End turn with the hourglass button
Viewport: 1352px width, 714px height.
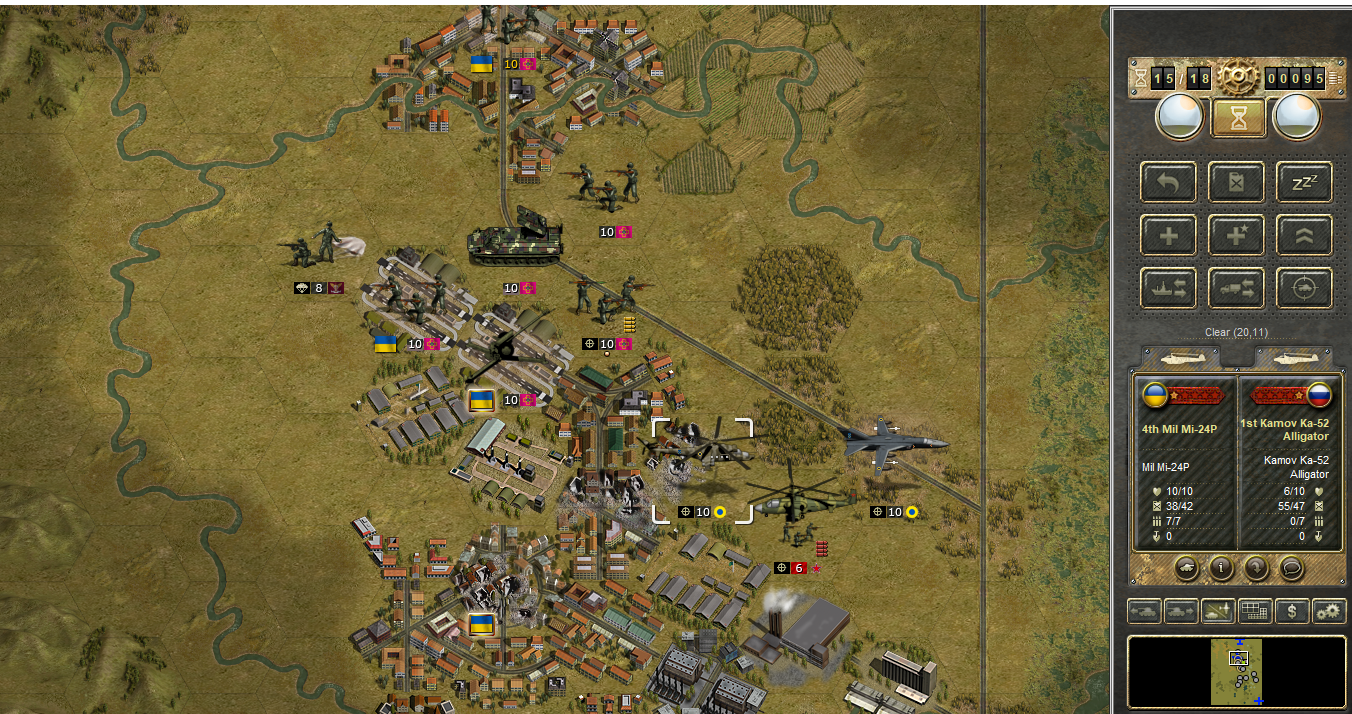tap(1238, 118)
